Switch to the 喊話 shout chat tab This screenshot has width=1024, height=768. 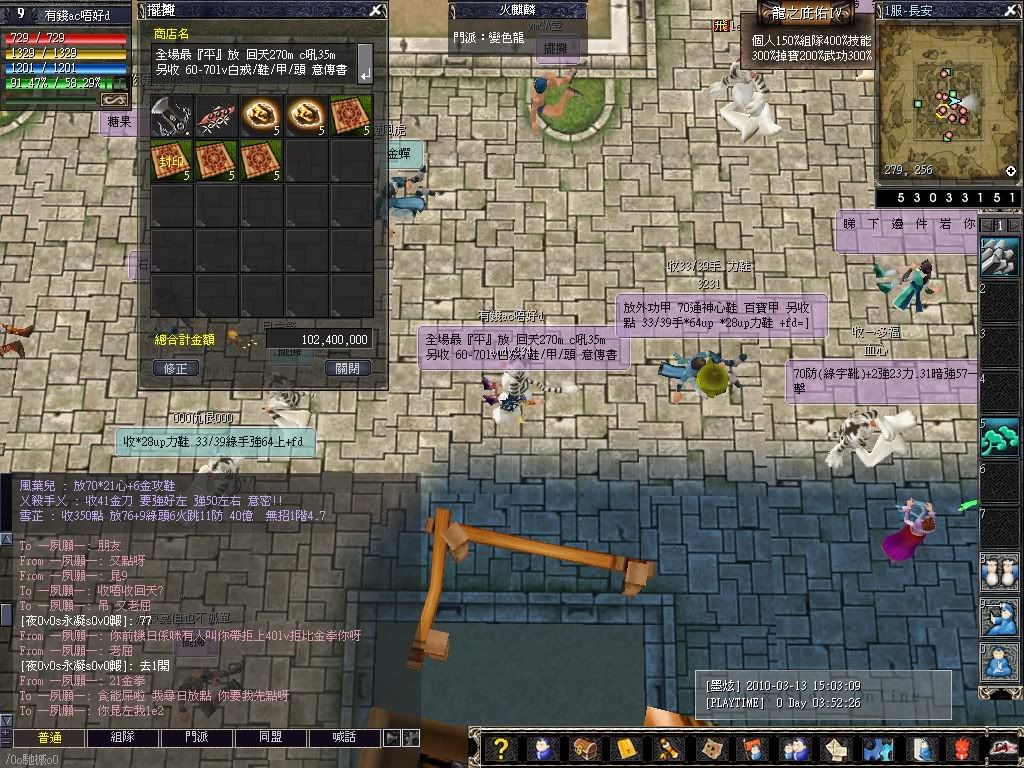(x=343, y=737)
